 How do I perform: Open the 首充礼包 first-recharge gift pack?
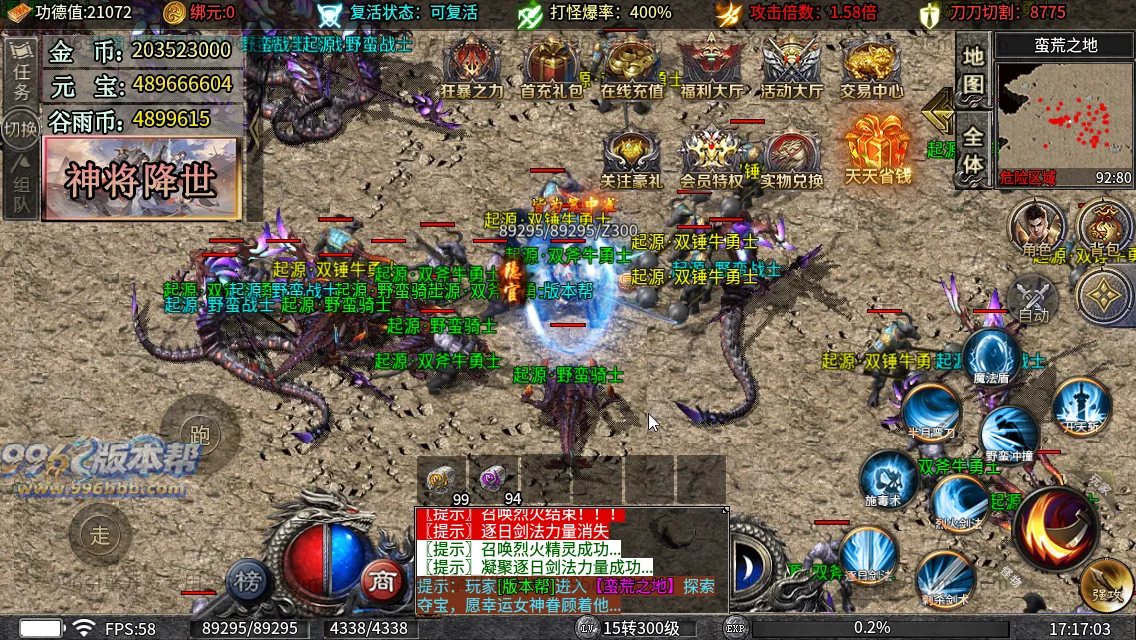click(x=551, y=66)
